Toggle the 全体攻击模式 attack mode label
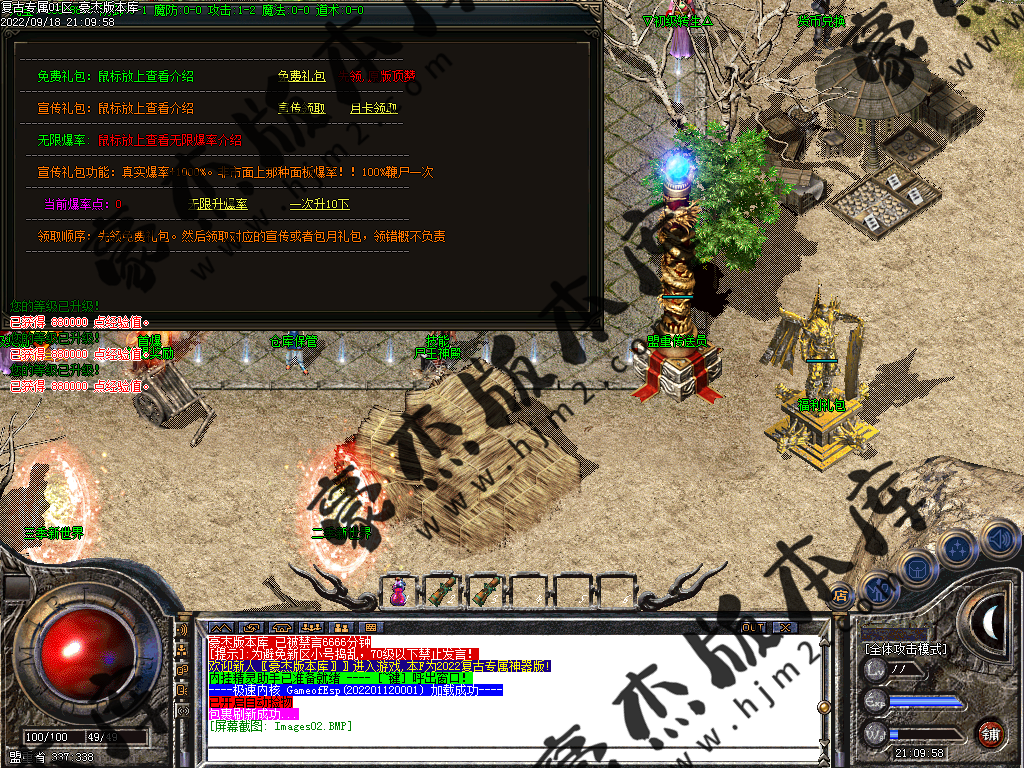 coord(906,649)
